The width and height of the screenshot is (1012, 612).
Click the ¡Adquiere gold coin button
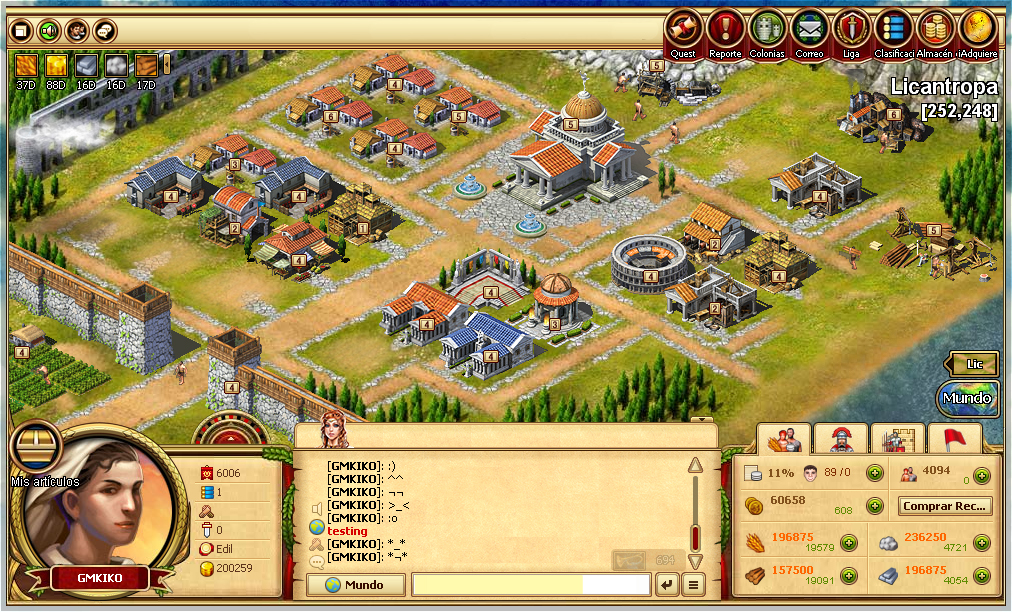(977, 29)
